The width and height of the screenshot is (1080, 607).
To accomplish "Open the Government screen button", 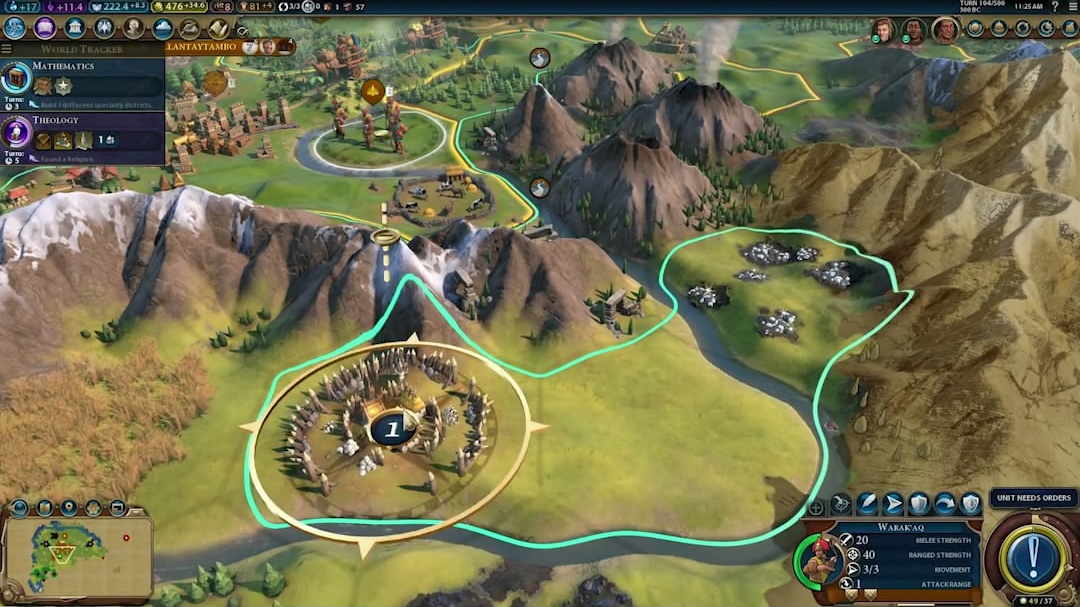I will (x=73, y=28).
